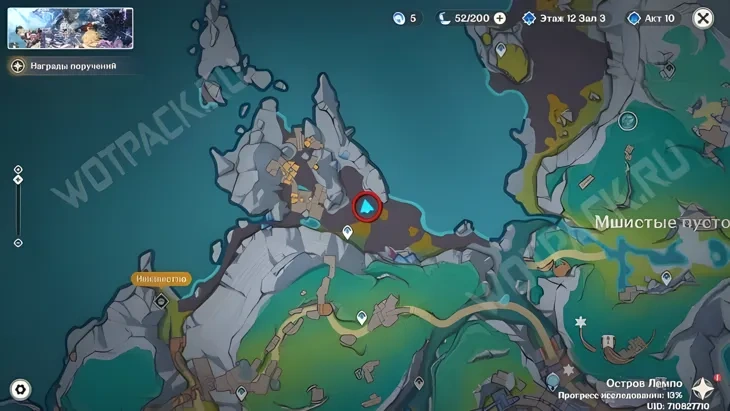Image resolution: width=730 pixels, height=411 pixels.
Task: Open the event banner thumbnail
Action: point(70,28)
